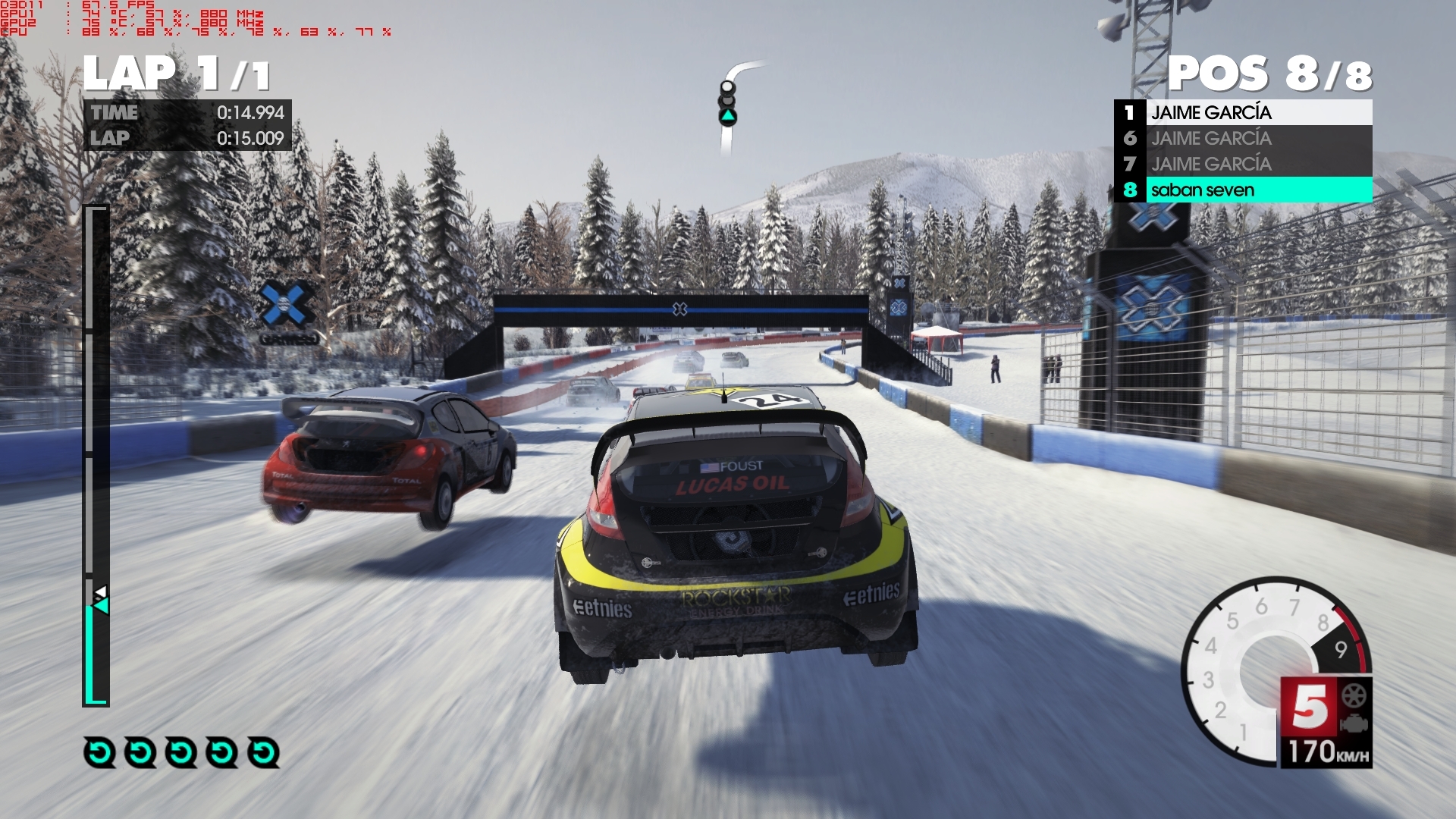1456x819 pixels.
Task: Highlight the saban seven leaderboard entry
Action: (1242, 190)
